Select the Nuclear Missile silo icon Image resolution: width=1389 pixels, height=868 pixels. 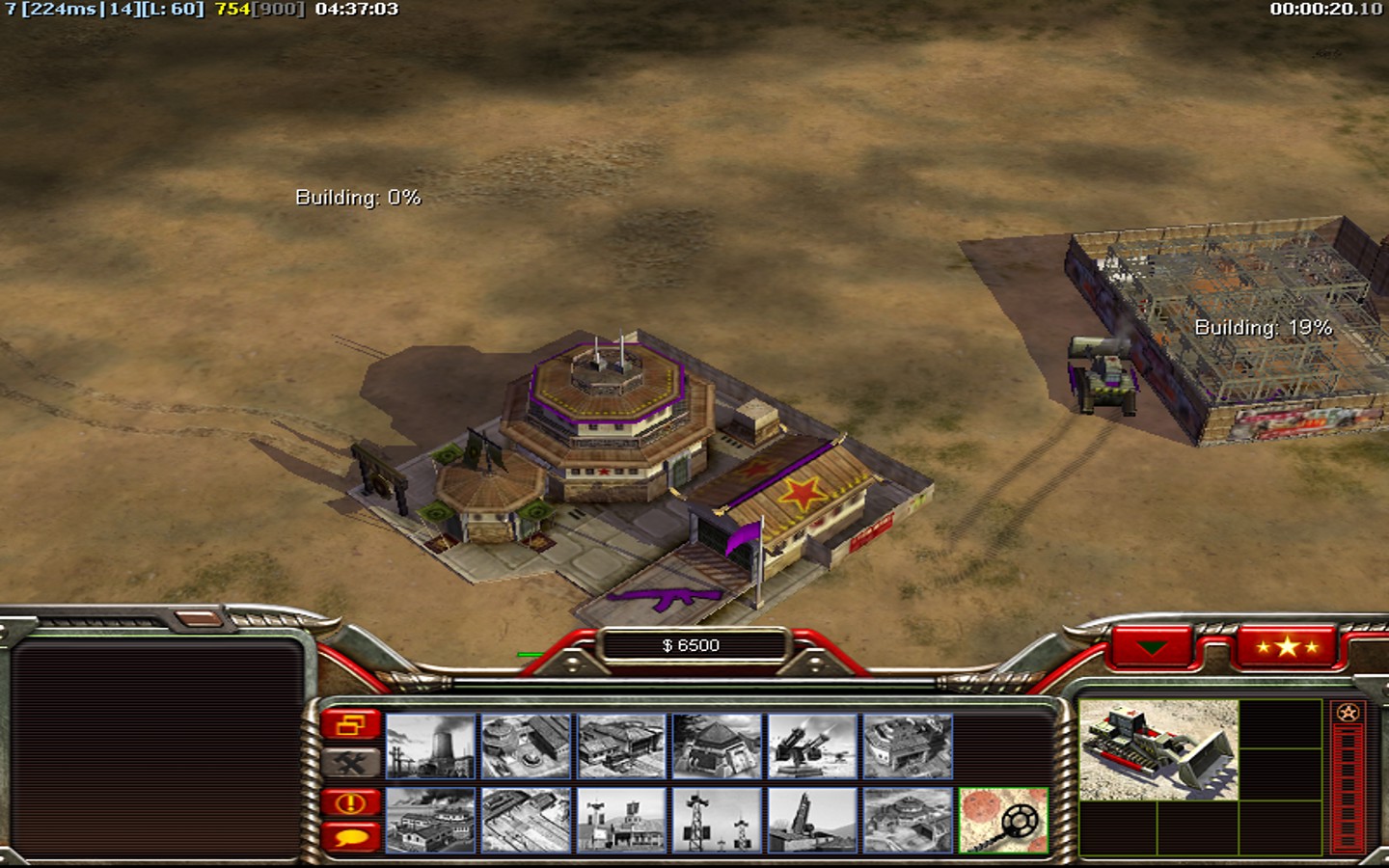point(812,820)
